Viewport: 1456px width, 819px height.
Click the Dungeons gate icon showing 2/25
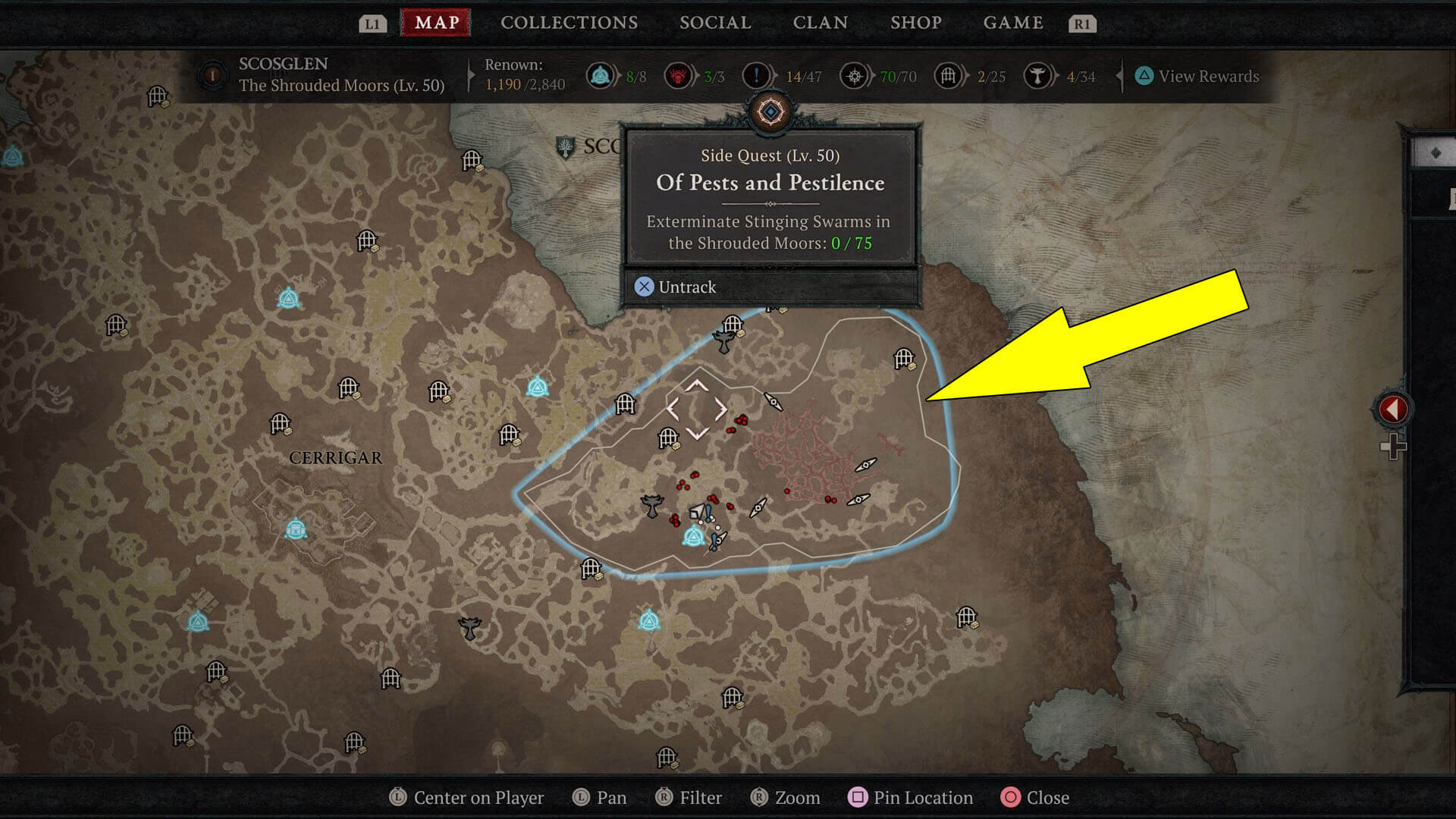947,76
